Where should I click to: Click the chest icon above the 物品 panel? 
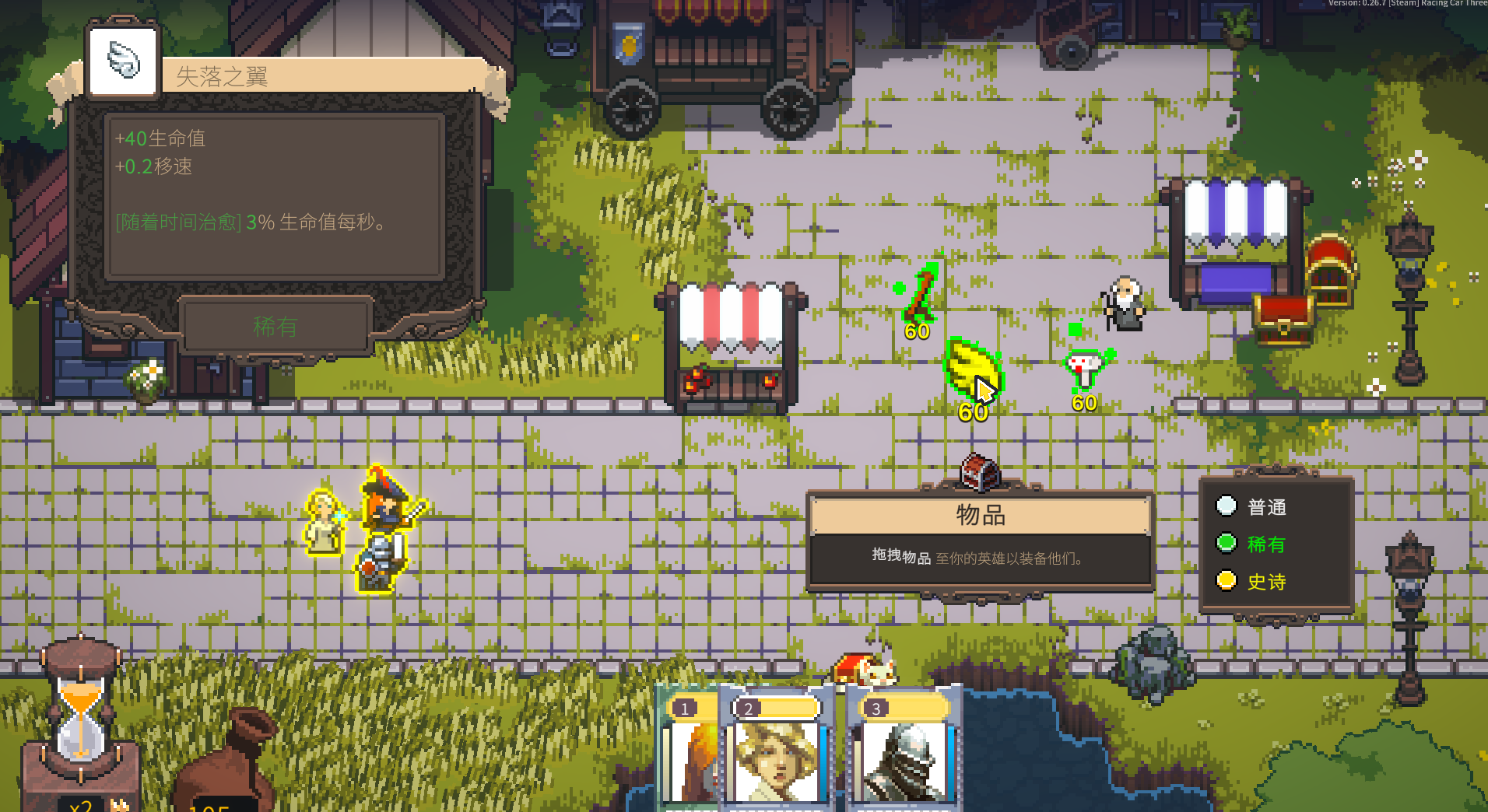coord(980,472)
